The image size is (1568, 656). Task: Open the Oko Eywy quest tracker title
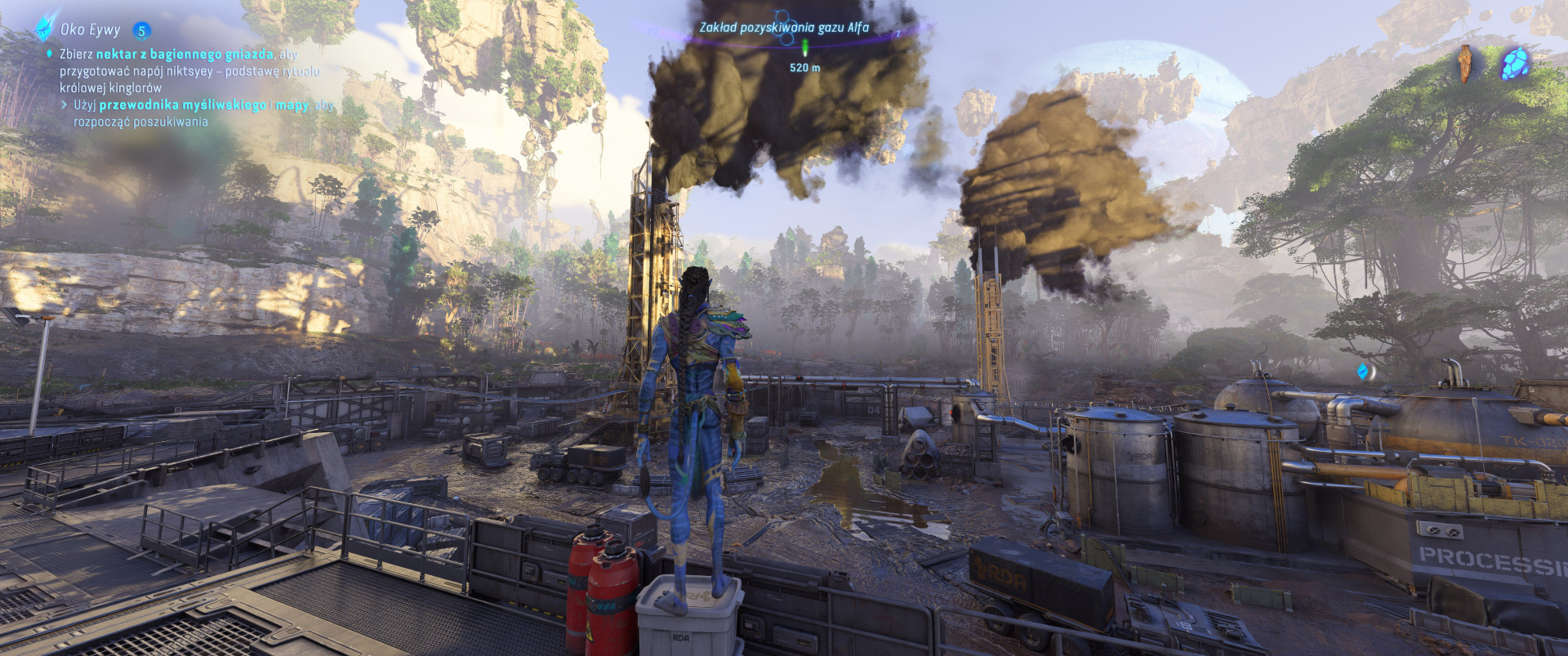90,30
